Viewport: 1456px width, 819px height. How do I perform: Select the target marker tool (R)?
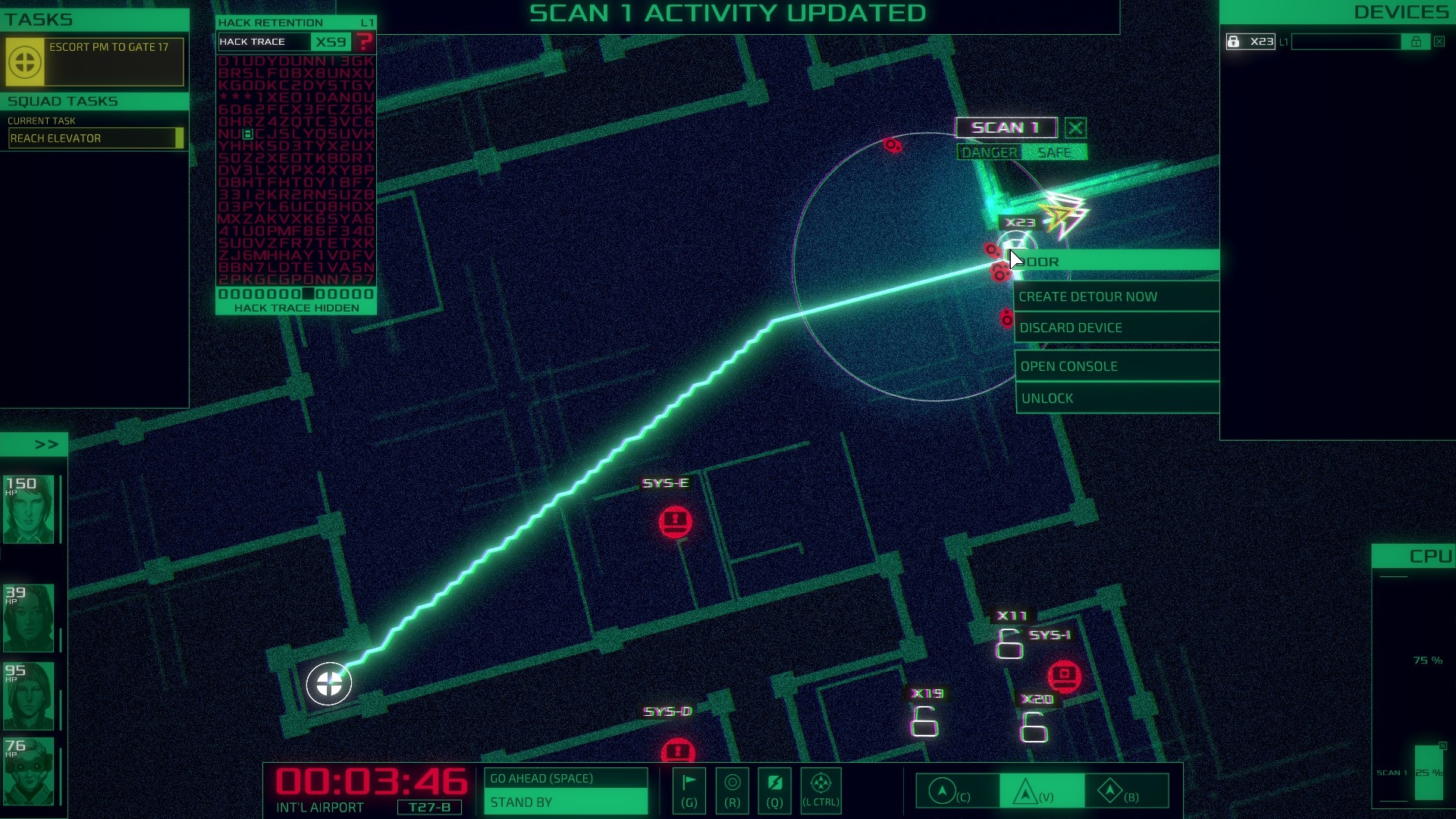point(732,791)
